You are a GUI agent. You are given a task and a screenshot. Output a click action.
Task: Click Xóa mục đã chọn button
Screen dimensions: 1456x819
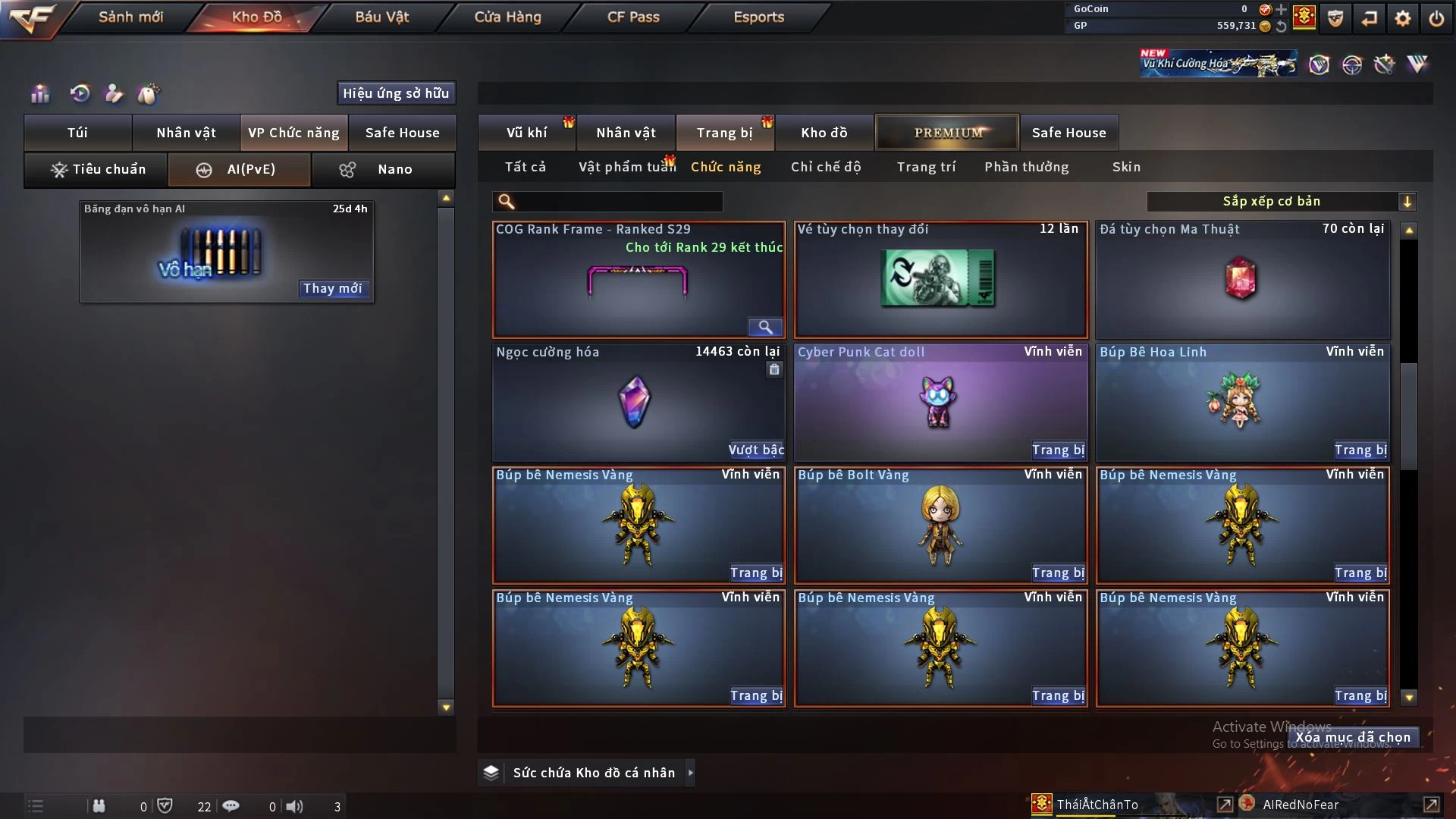coord(1352,737)
